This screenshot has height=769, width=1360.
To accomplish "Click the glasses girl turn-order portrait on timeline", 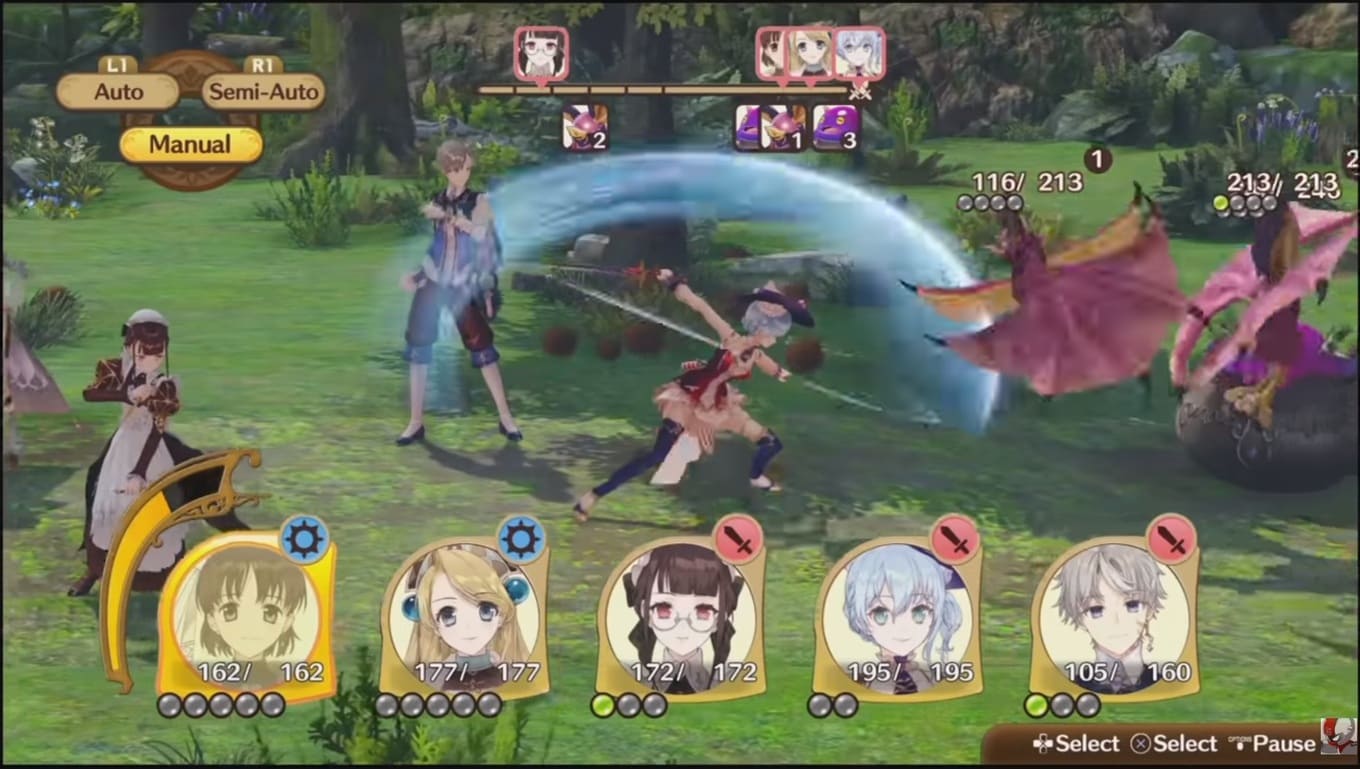I will [542, 53].
